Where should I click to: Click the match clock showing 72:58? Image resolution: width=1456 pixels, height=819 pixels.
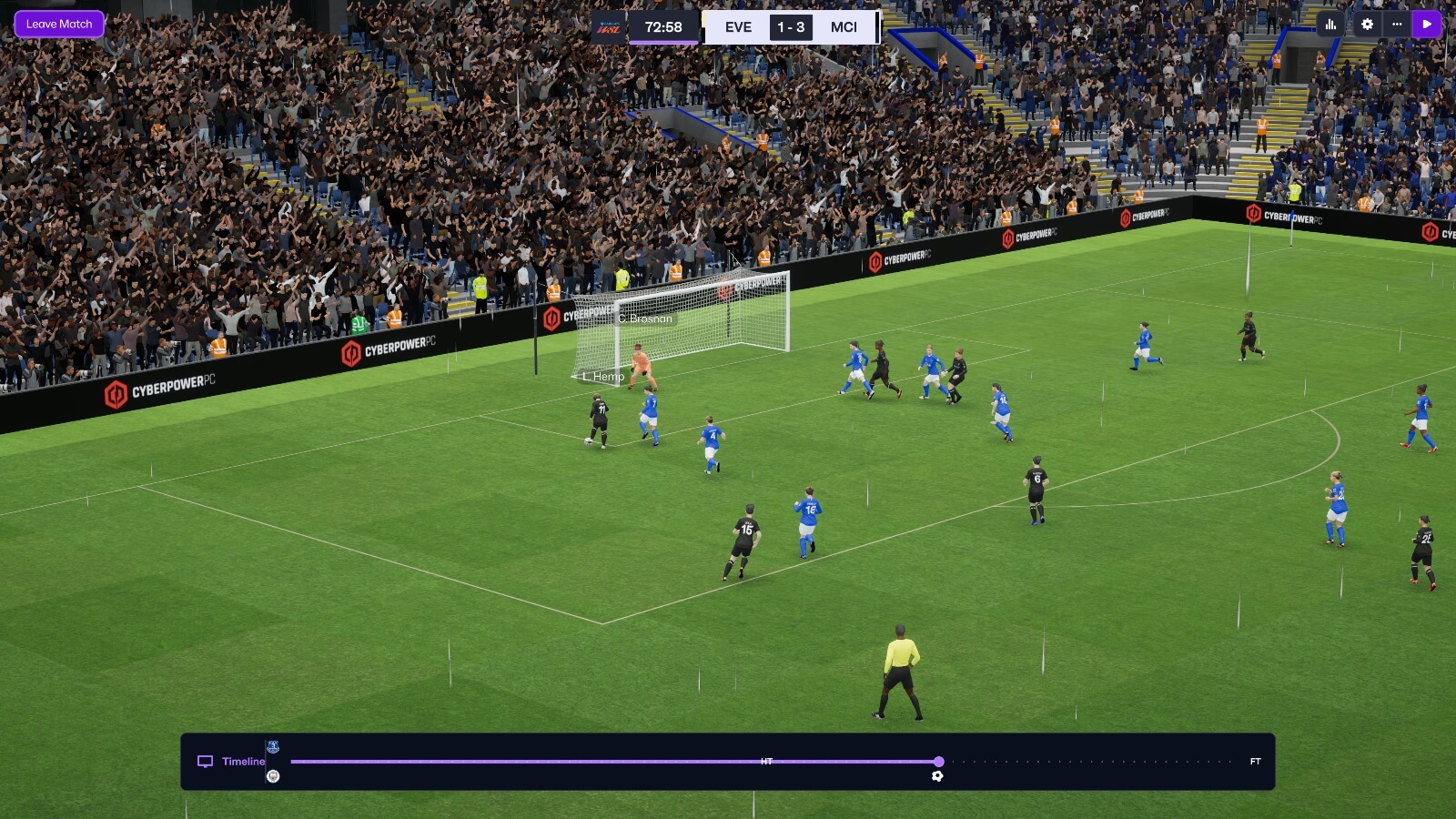click(664, 27)
